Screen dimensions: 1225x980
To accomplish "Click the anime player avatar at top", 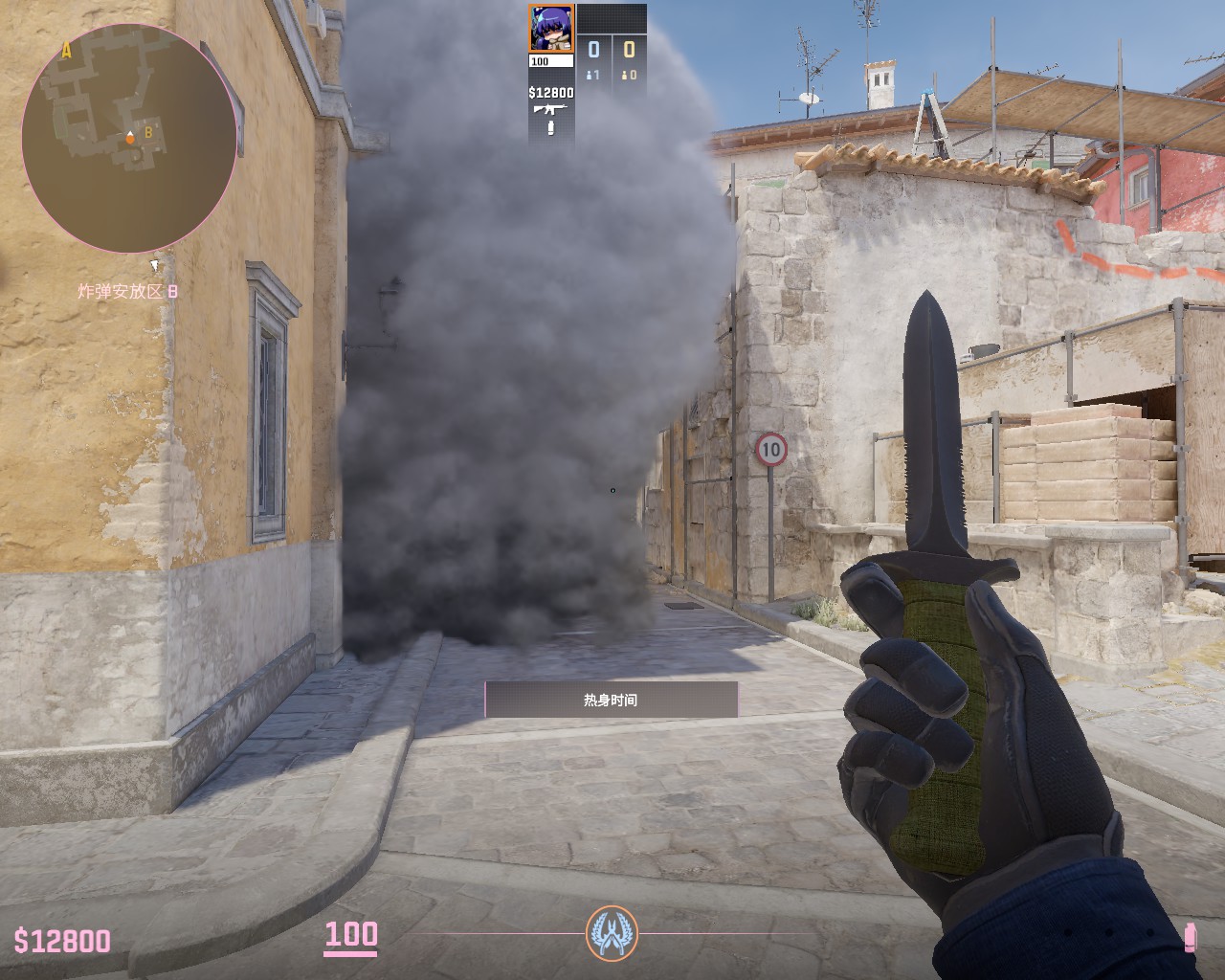I will point(551,29).
